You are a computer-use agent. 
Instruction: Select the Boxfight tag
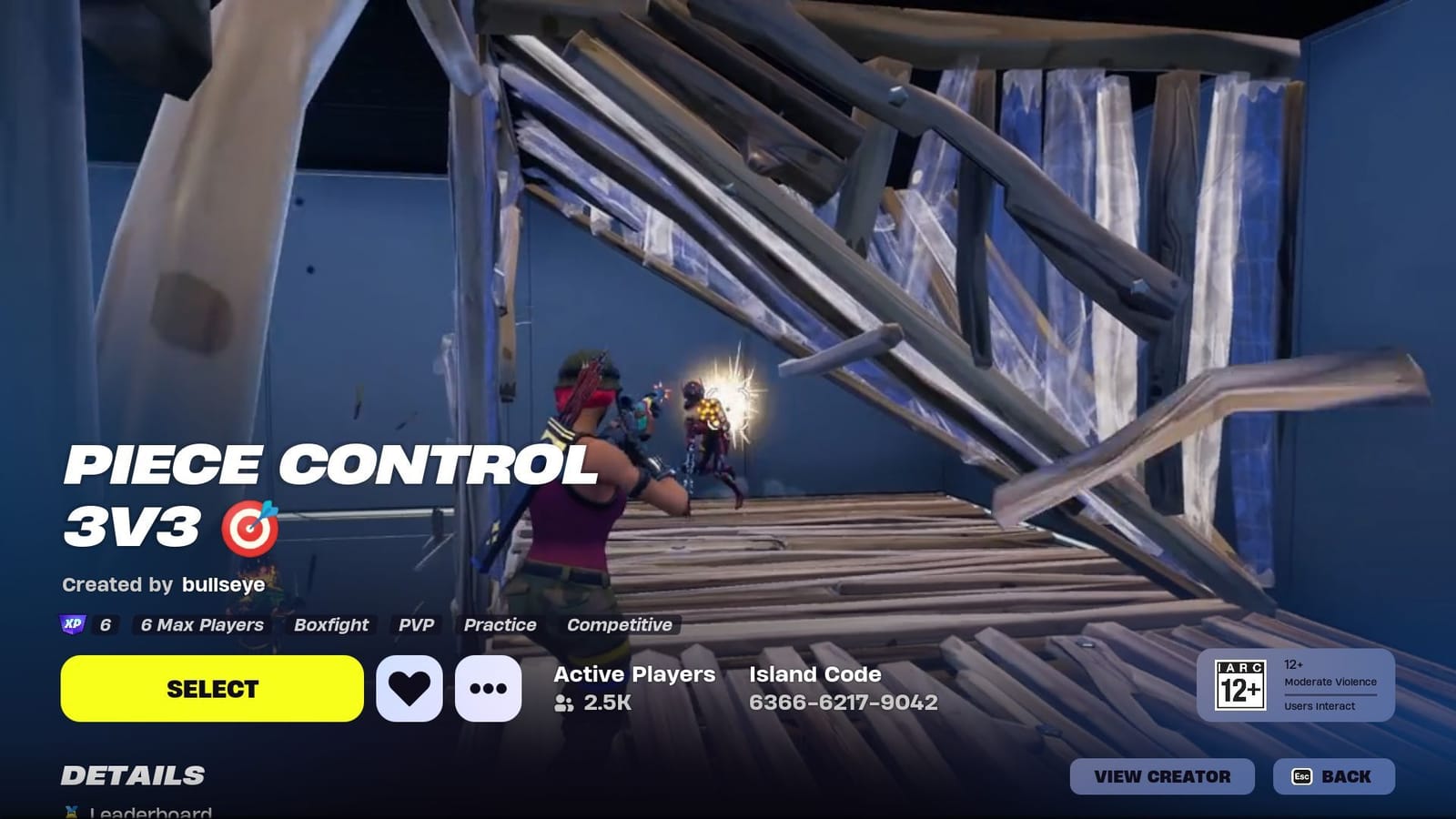pyautogui.click(x=330, y=625)
